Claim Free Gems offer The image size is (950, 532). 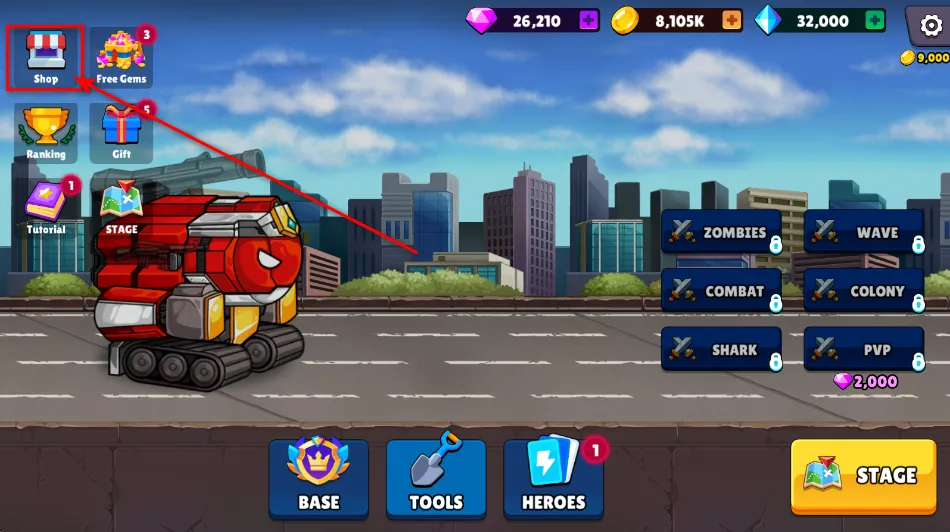coord(121,58)
